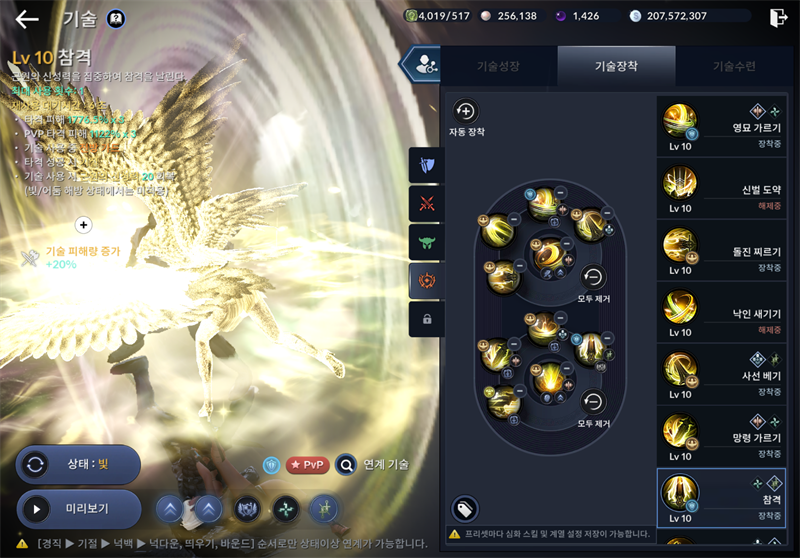
Task: Click the tag icon button
Action: tap(464, 509)
